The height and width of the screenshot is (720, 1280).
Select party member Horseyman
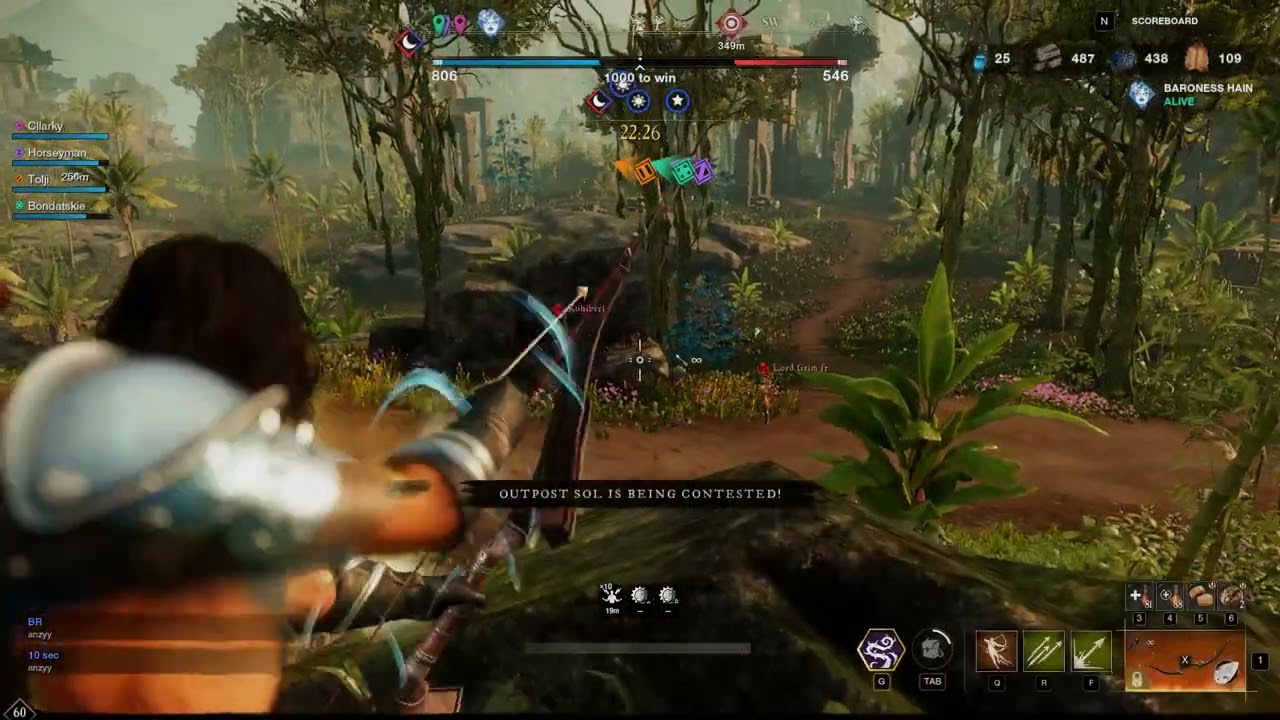(56, 153)
